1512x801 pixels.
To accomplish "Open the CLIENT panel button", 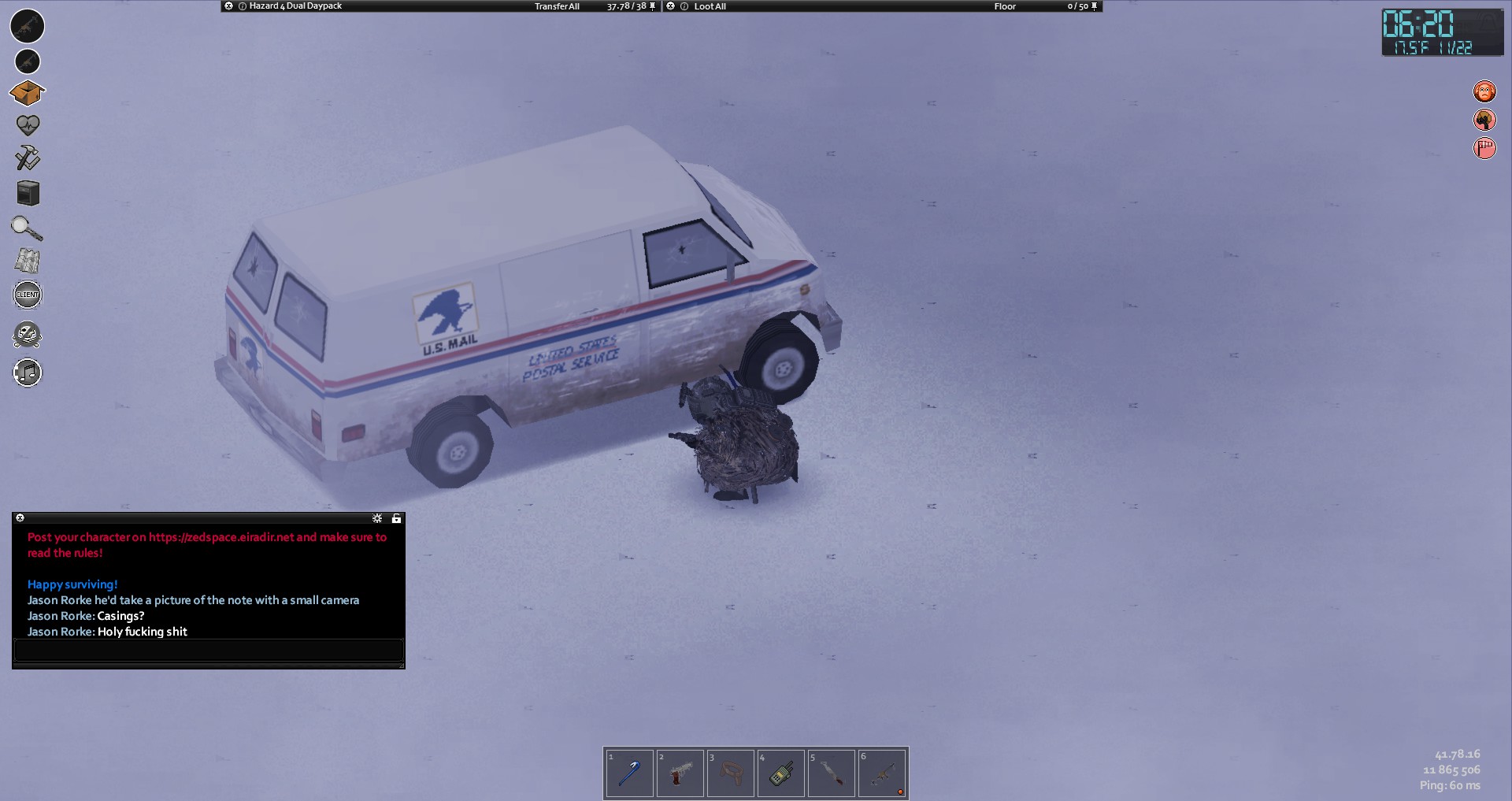I will coord(28,295).
